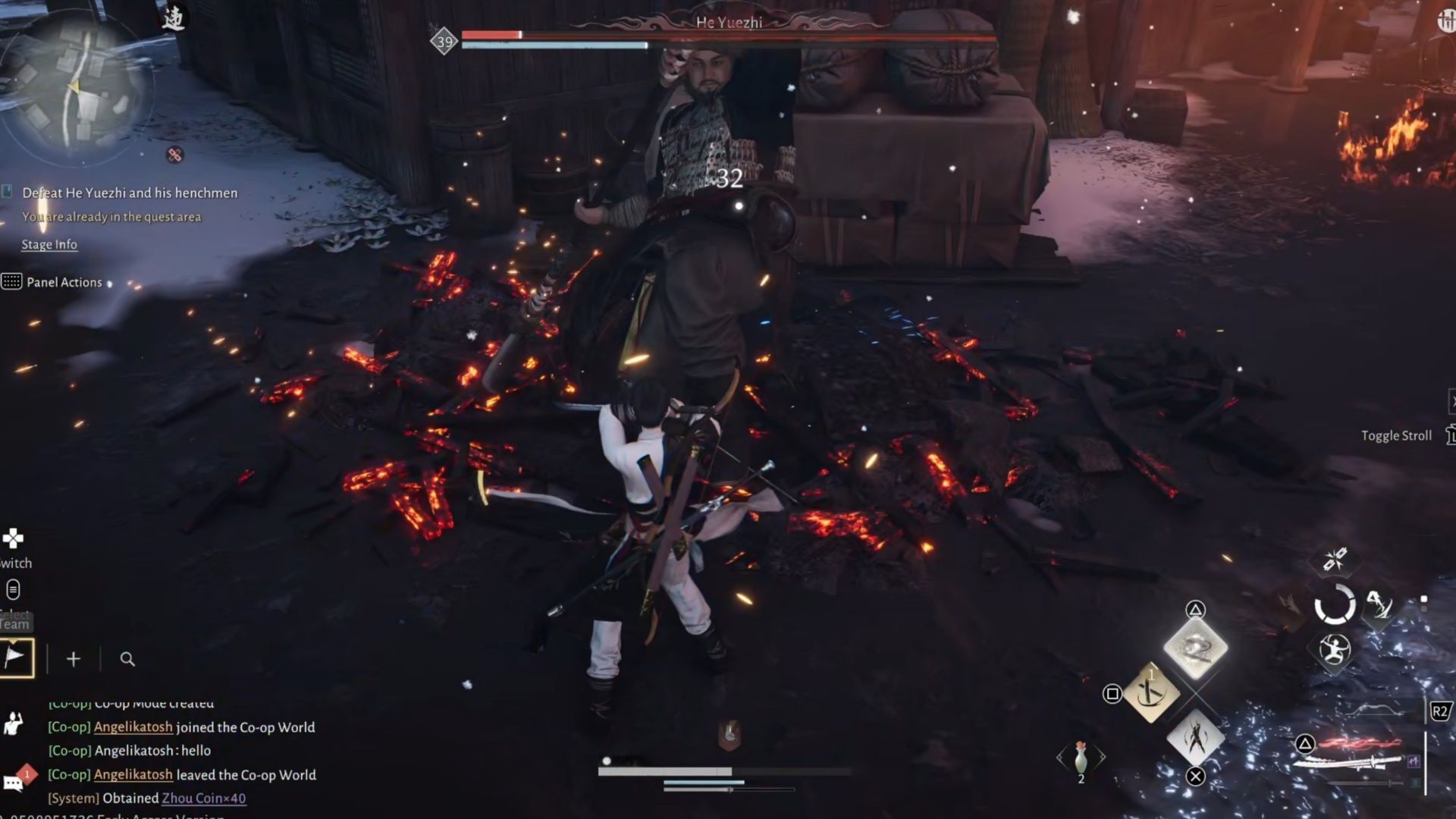Toggle the Switch D-pad target control
This screenshot has width=1456, height=819.
tap(11, 538)
